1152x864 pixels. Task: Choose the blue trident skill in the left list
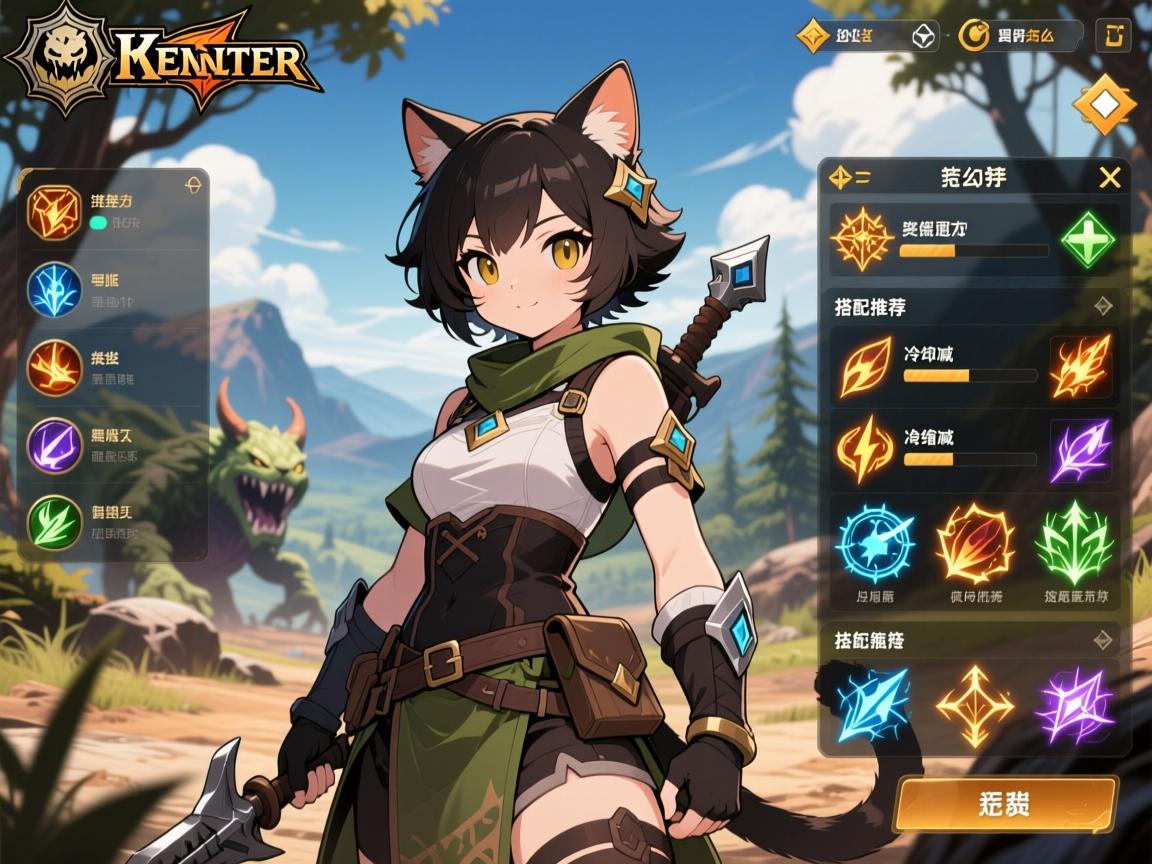tap(54, 289)
